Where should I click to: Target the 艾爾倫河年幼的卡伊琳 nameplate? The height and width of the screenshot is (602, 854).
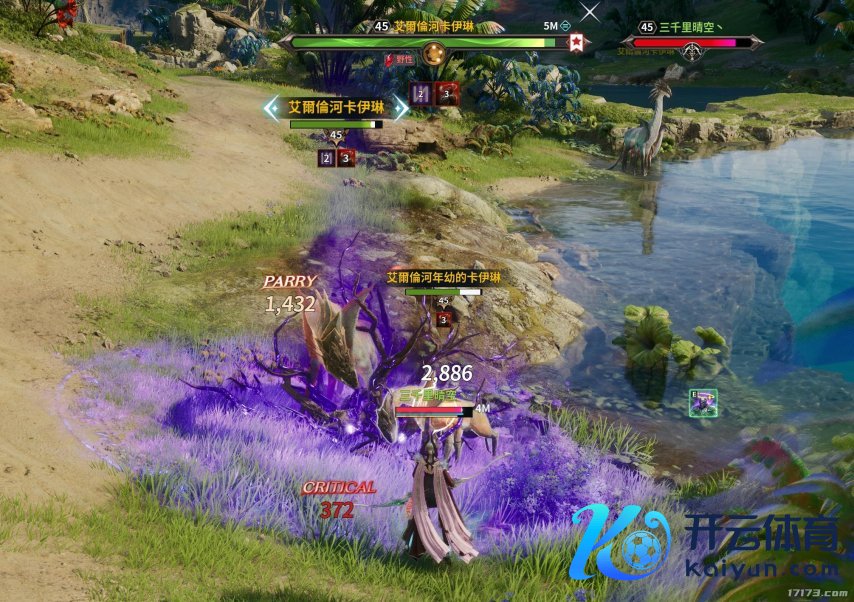click(x=443, y=278)
